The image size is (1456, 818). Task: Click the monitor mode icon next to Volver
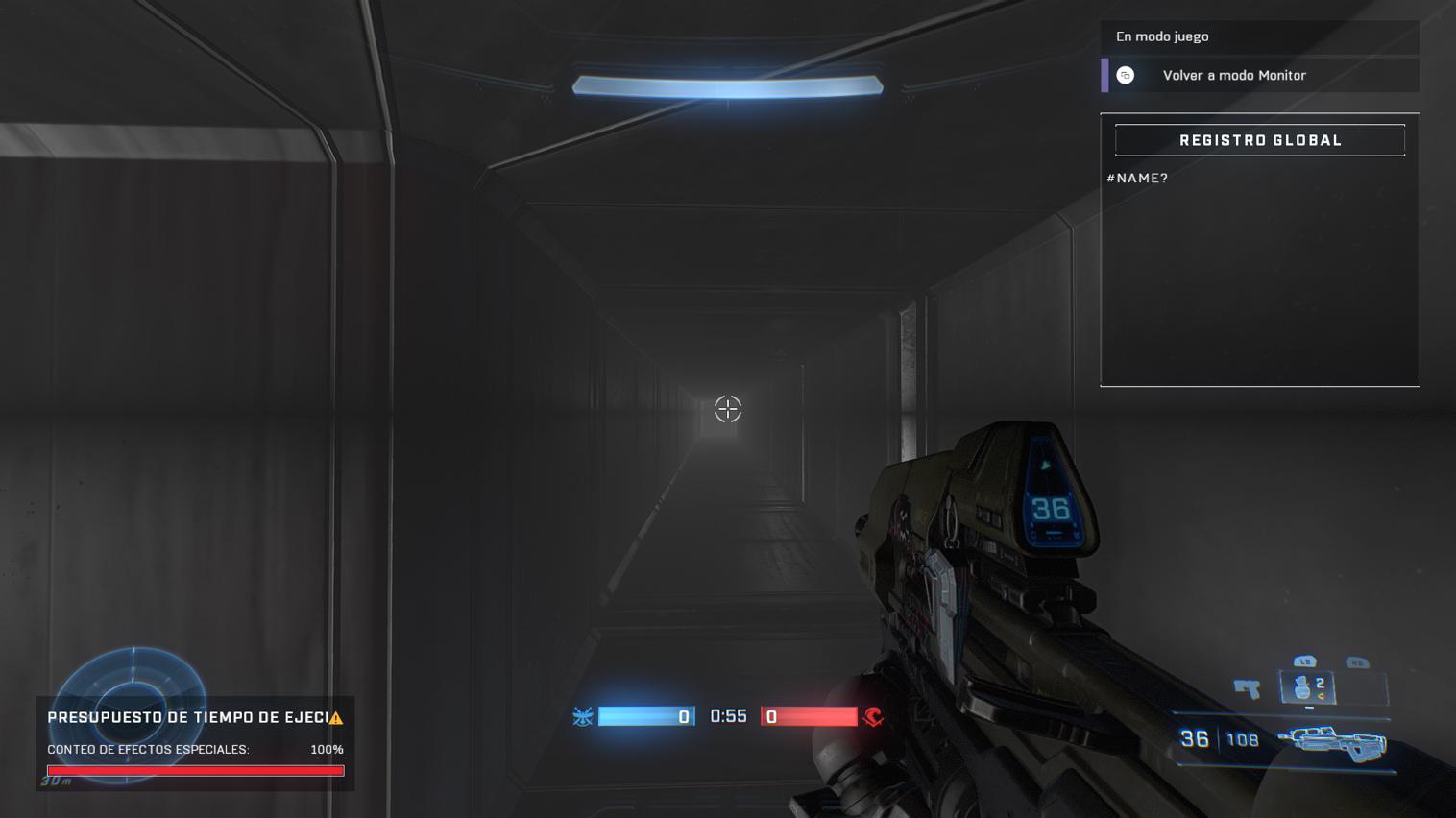coord(1125,75)
